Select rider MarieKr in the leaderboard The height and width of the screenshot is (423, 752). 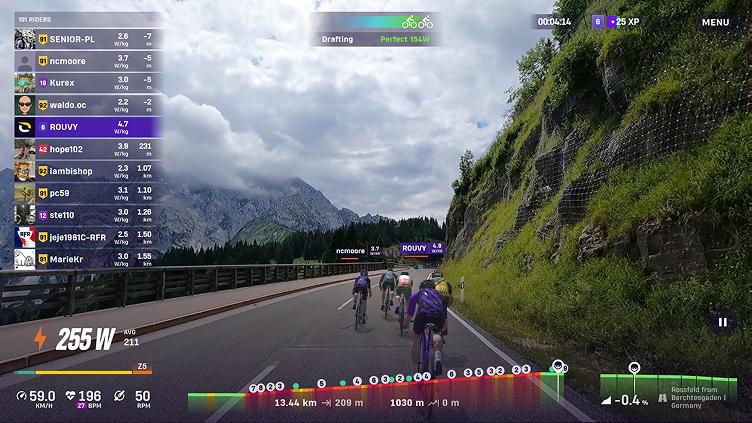(87, 259)
